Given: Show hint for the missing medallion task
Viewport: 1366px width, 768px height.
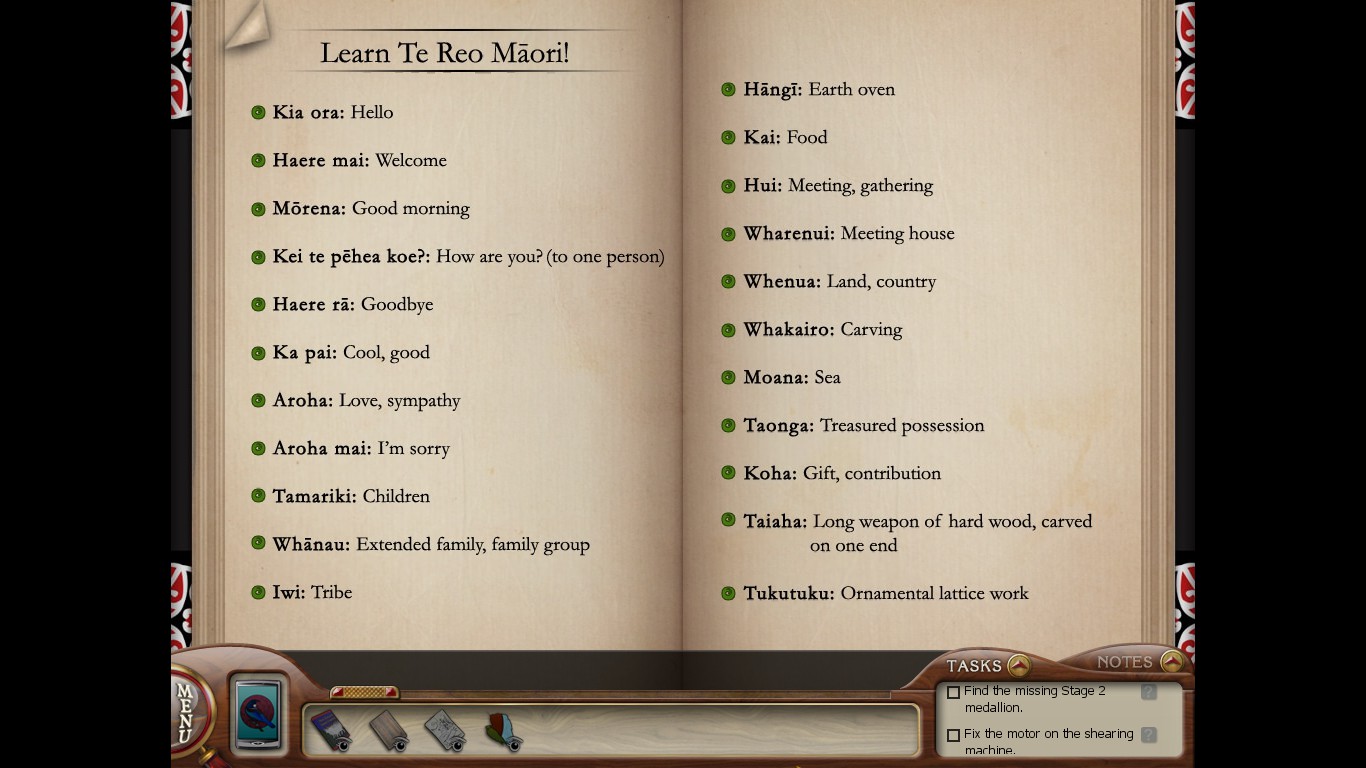Looking at the screenshot, I should point(1149,692).
